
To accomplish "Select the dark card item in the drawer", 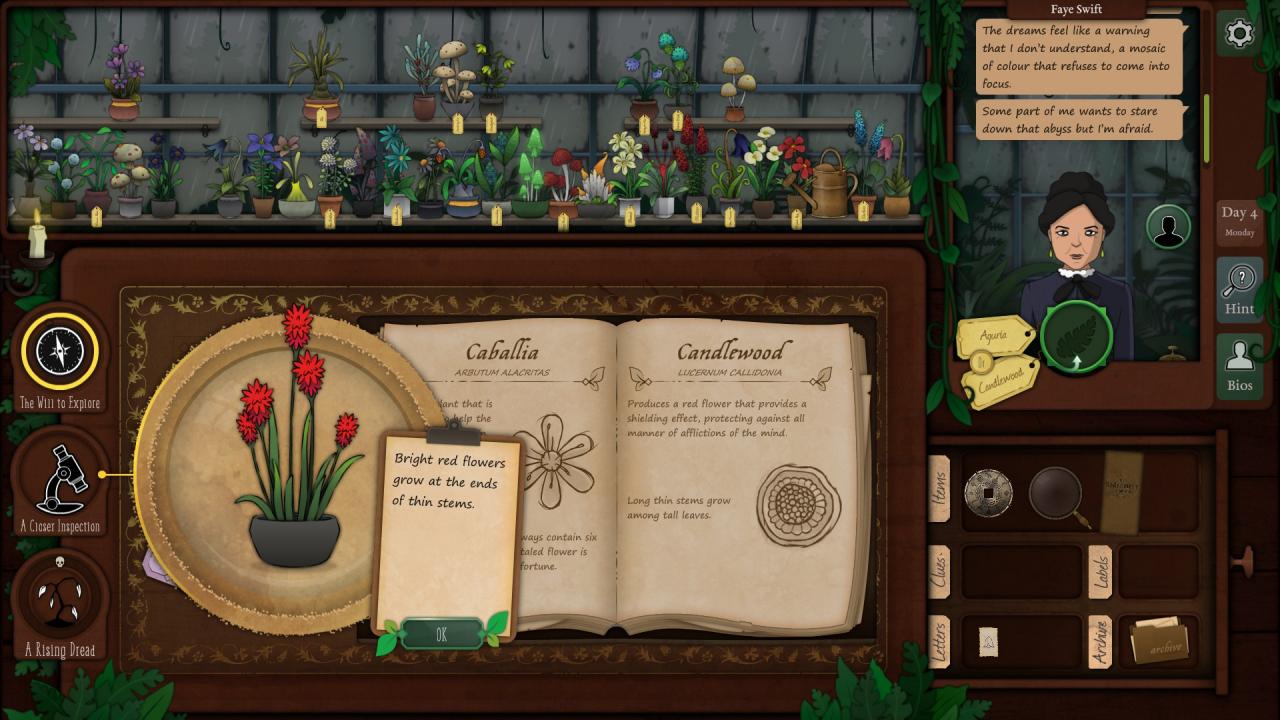I will coord(1121,491).
